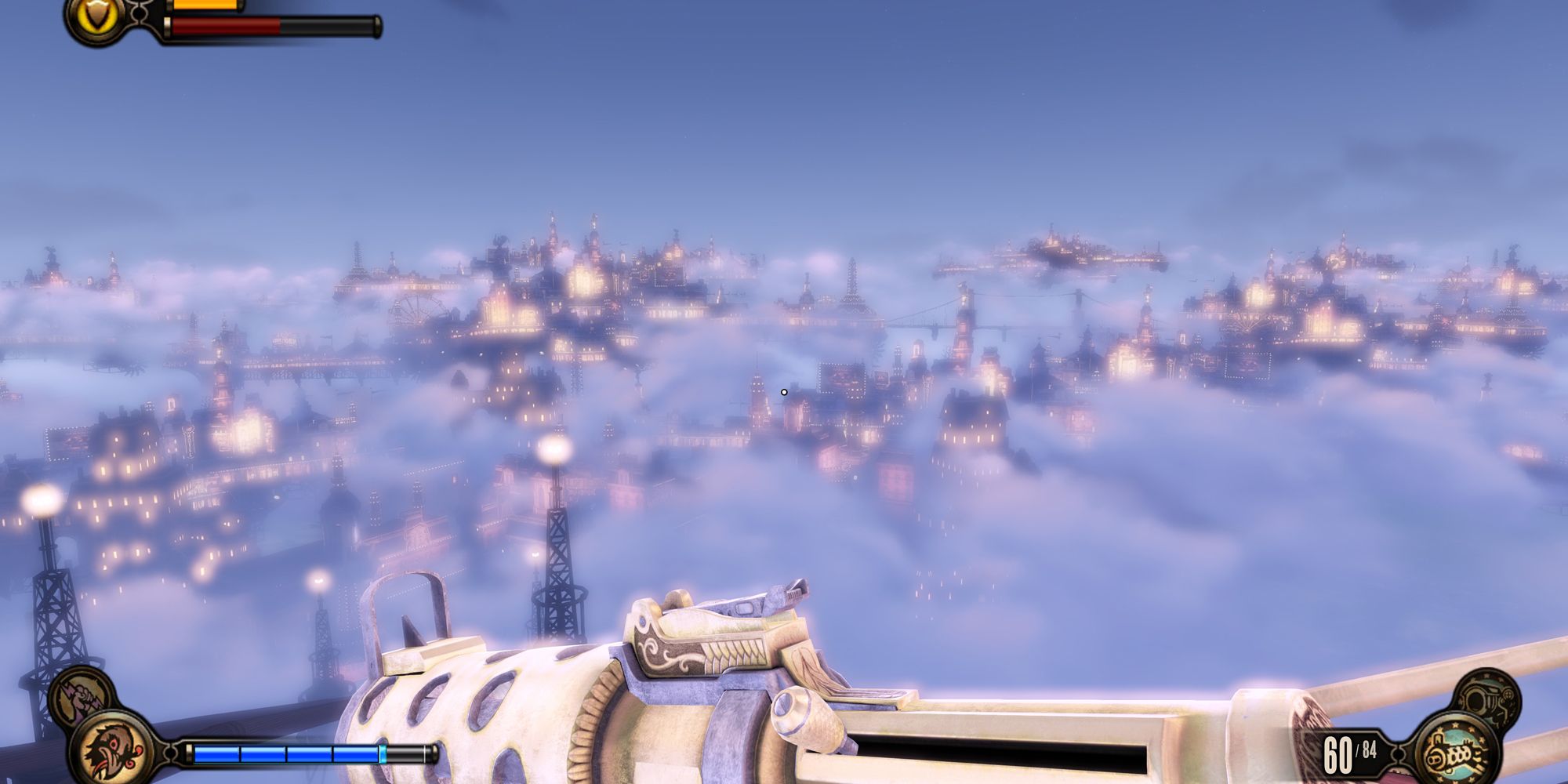Open the vigor selector via the bottom-left medallion
1568x784 pixels.
pos(113,747)
